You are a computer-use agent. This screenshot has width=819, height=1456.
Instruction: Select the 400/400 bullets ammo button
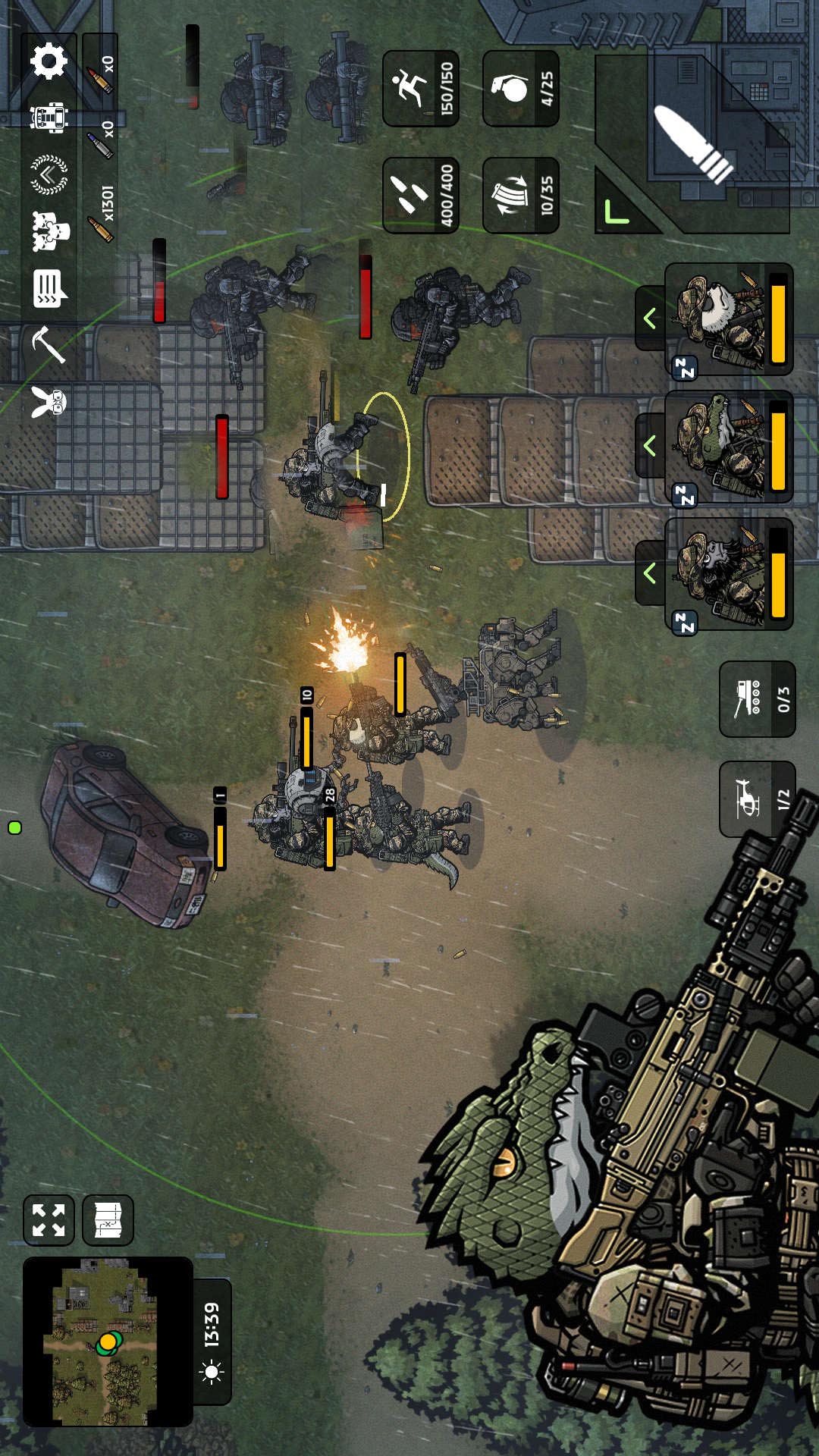point(420,195)
